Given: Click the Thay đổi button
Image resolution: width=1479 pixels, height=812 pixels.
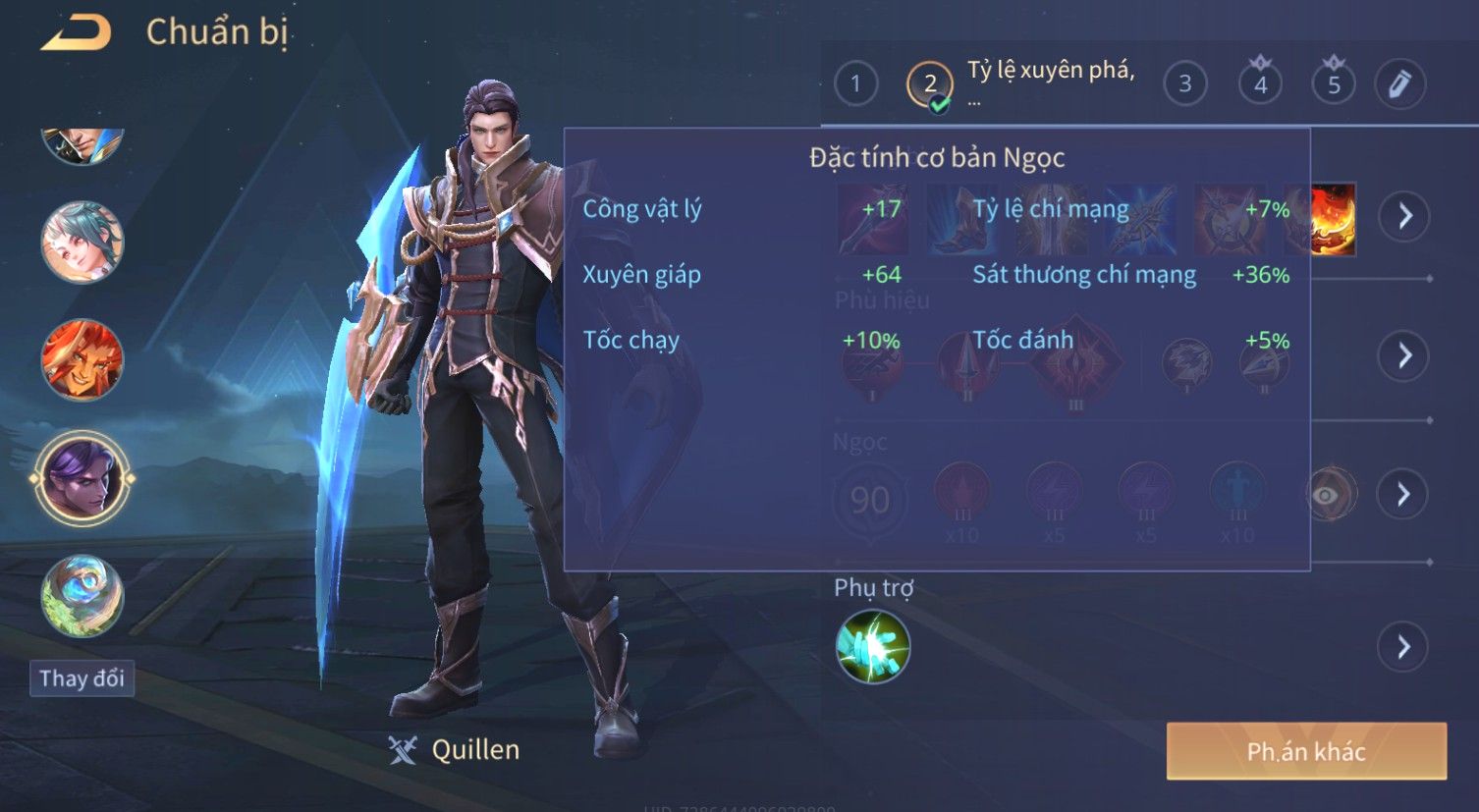Looking at the screenshot, I should (82, 678).
